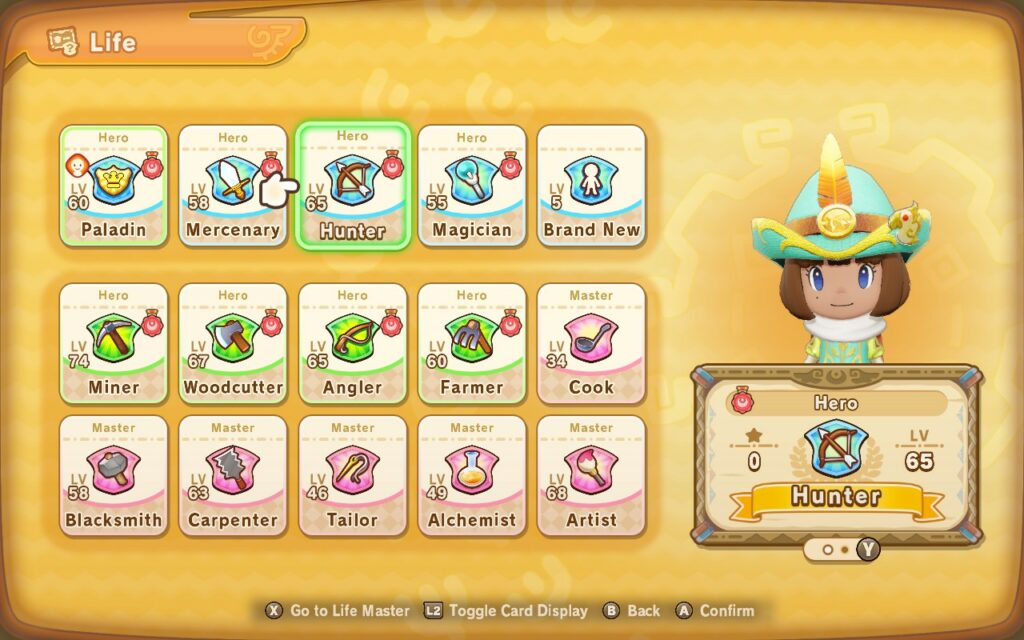Switch to the Magician life
The image size is (1024, 640).
click(471, 186)
